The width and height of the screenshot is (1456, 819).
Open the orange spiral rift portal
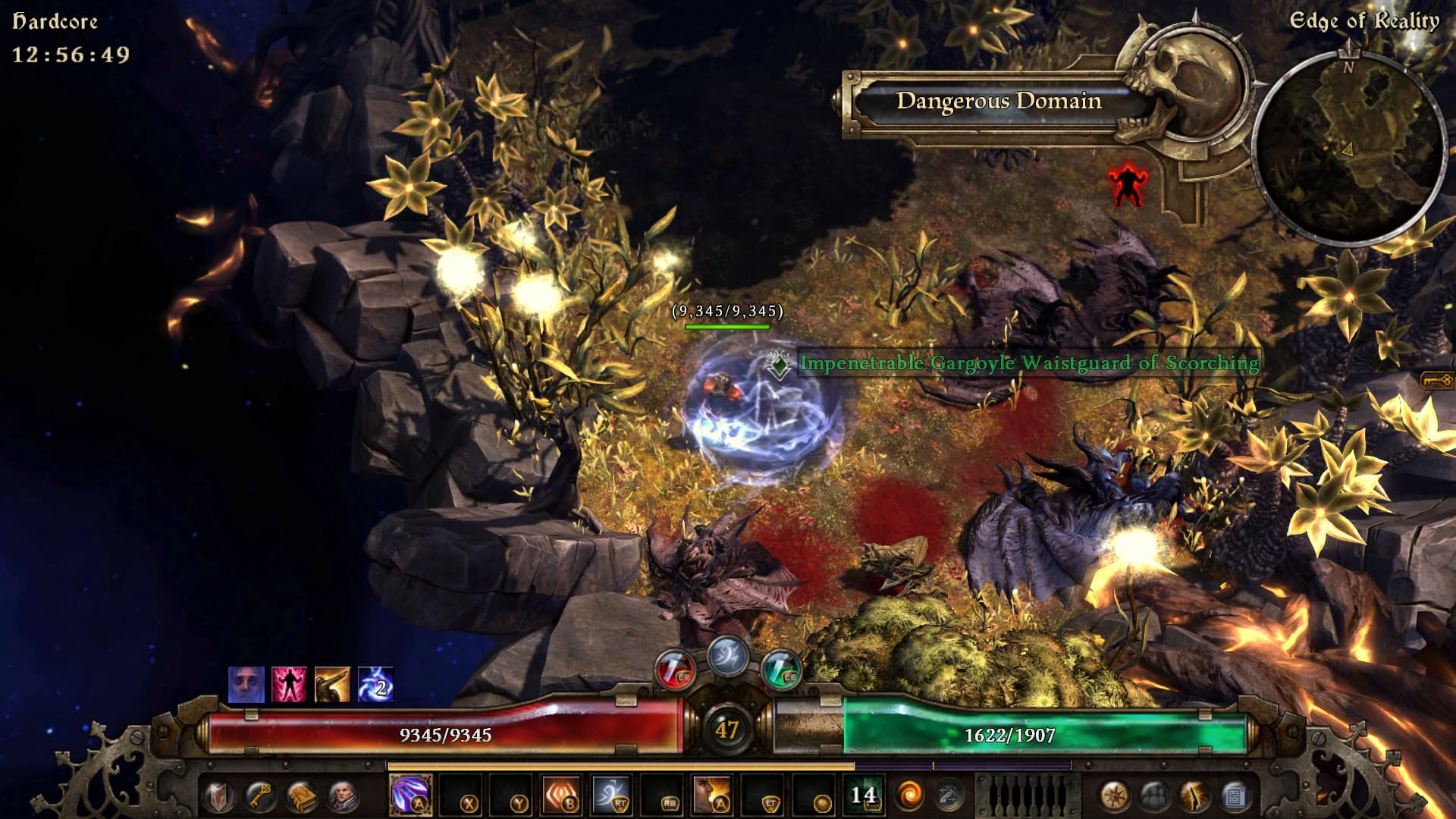909,795
